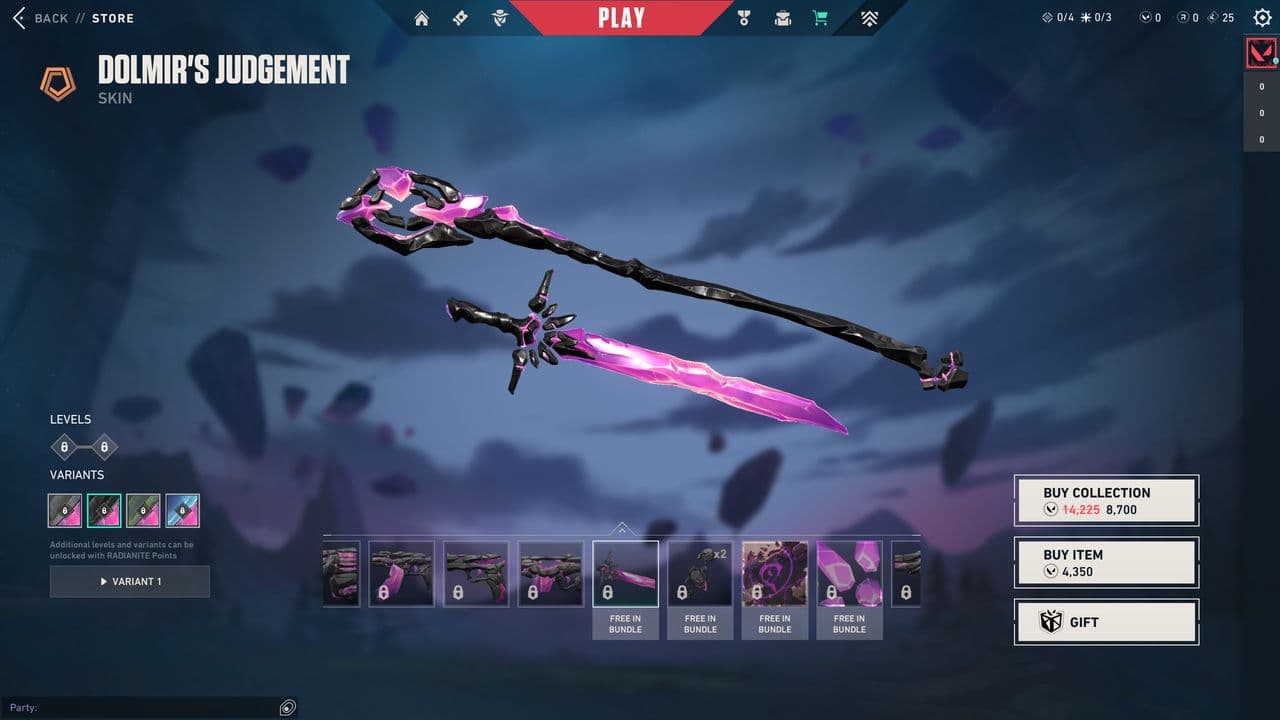The image size is (1280, 720).
Task: Hit the red PLAY button
Action: pyautogui.click(x=621, y=17)
